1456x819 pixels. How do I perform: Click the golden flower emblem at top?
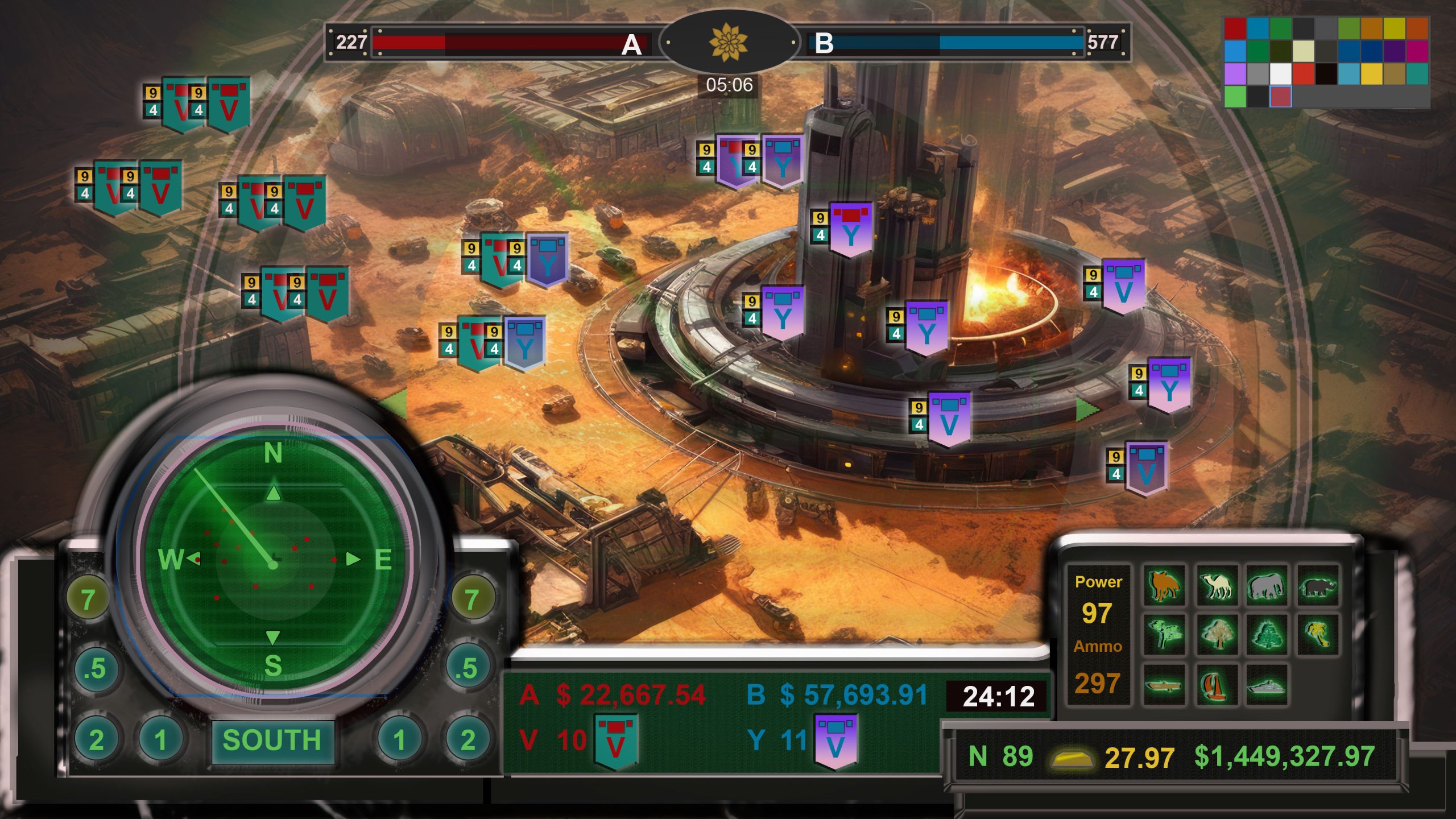coord(729,42)
